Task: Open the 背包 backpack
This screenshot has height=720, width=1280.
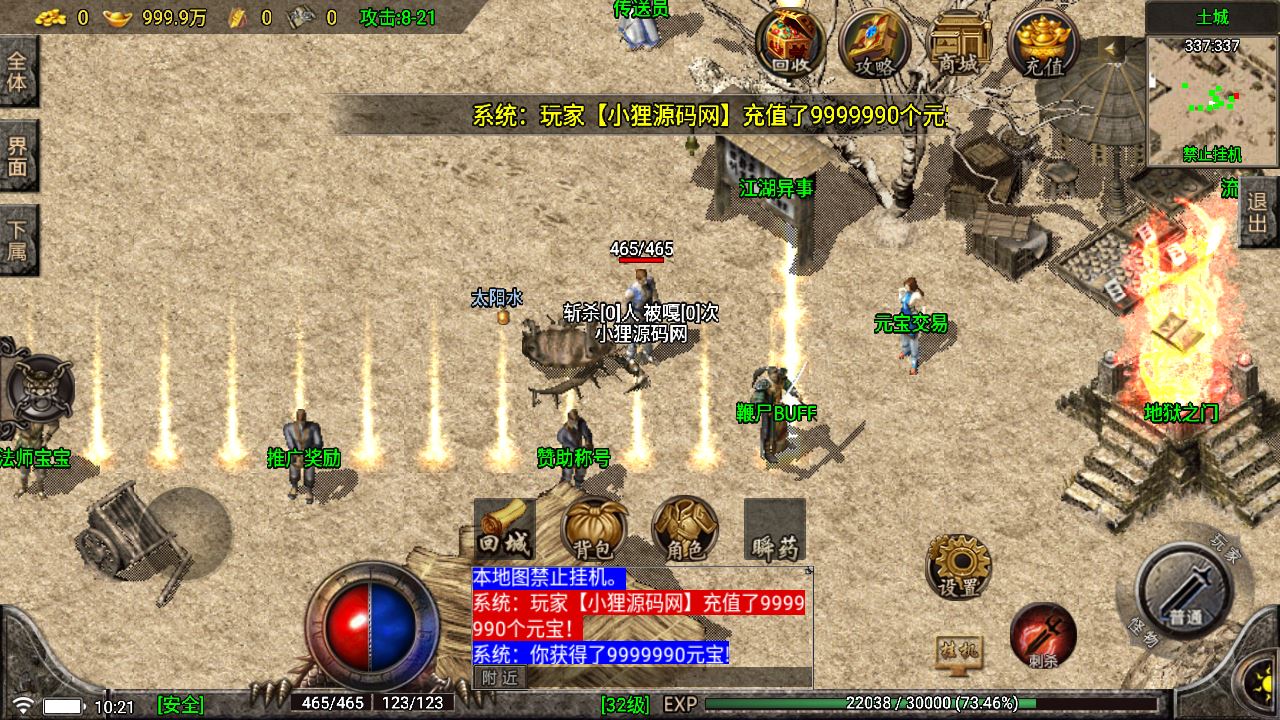Action: pyautogui.click(x=594, y=529)
